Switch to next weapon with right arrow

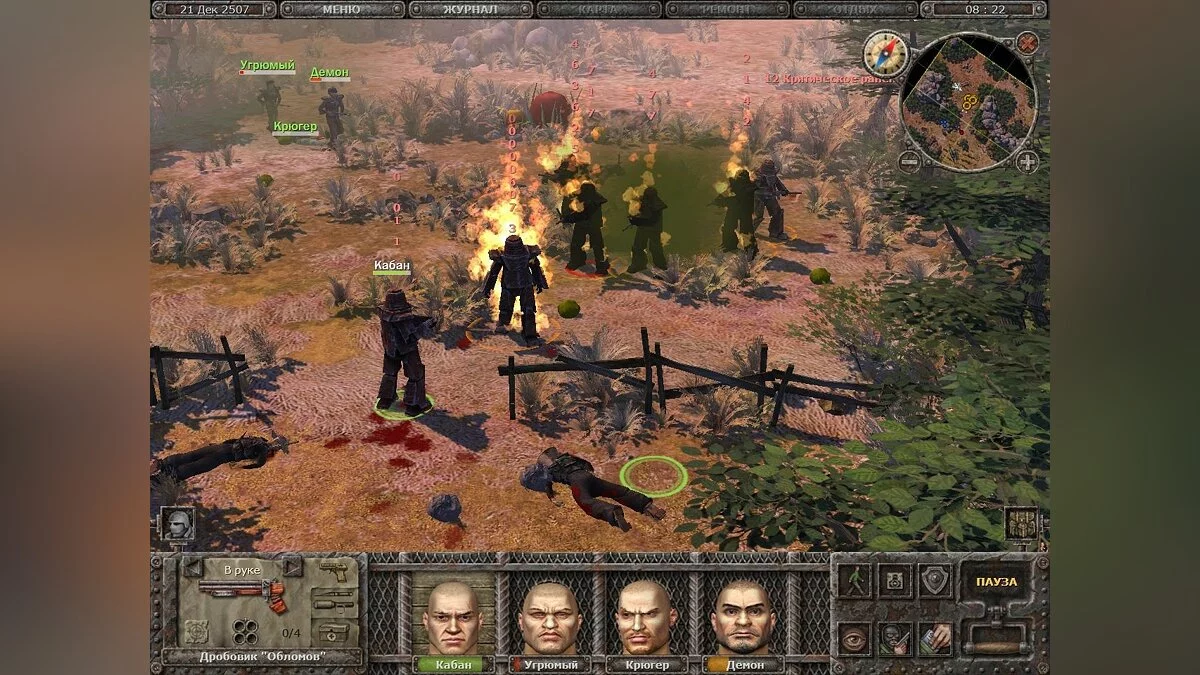[292, 569]
